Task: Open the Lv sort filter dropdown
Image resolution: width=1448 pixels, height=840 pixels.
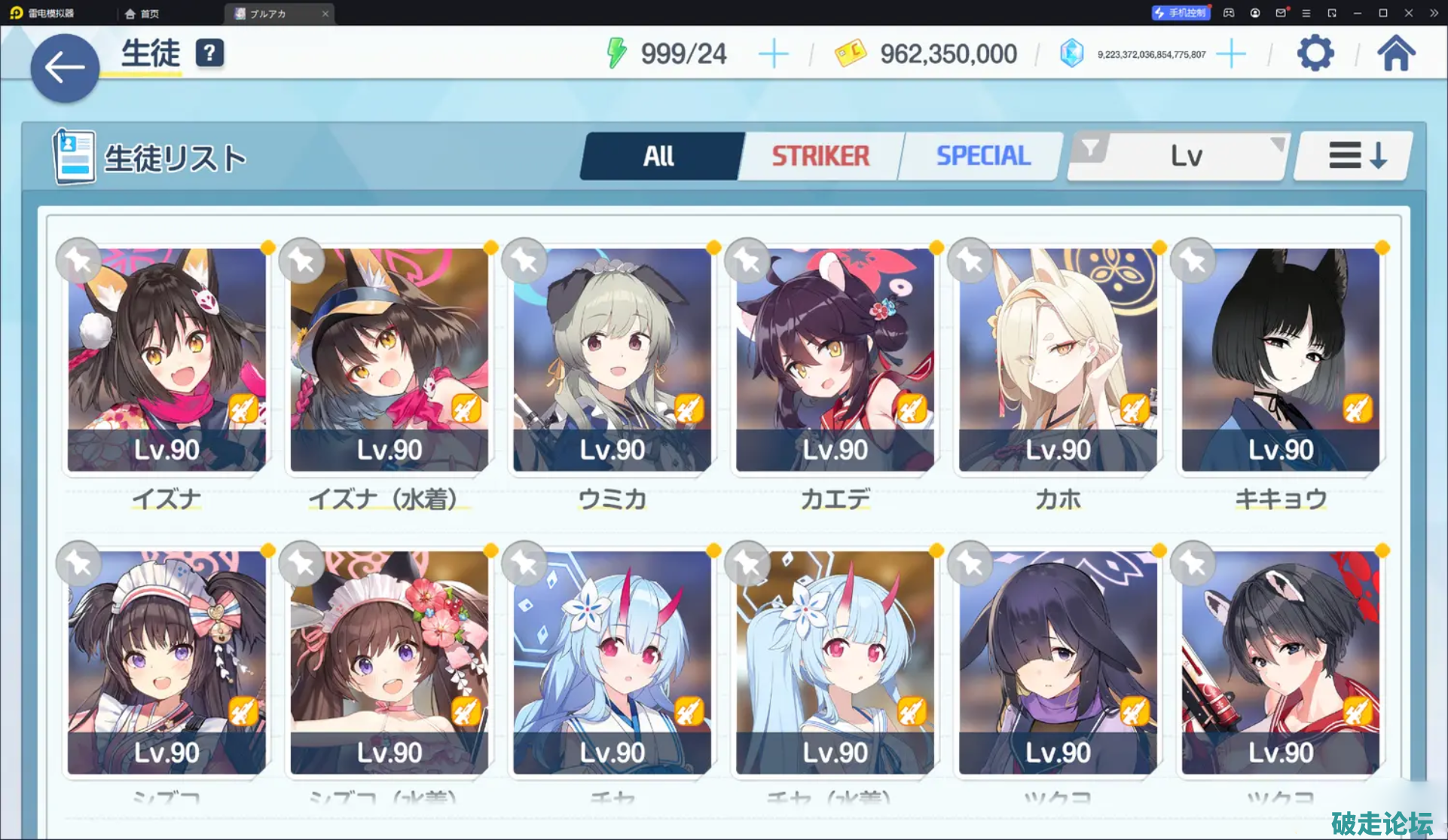Action: [x=1180, y=156]
